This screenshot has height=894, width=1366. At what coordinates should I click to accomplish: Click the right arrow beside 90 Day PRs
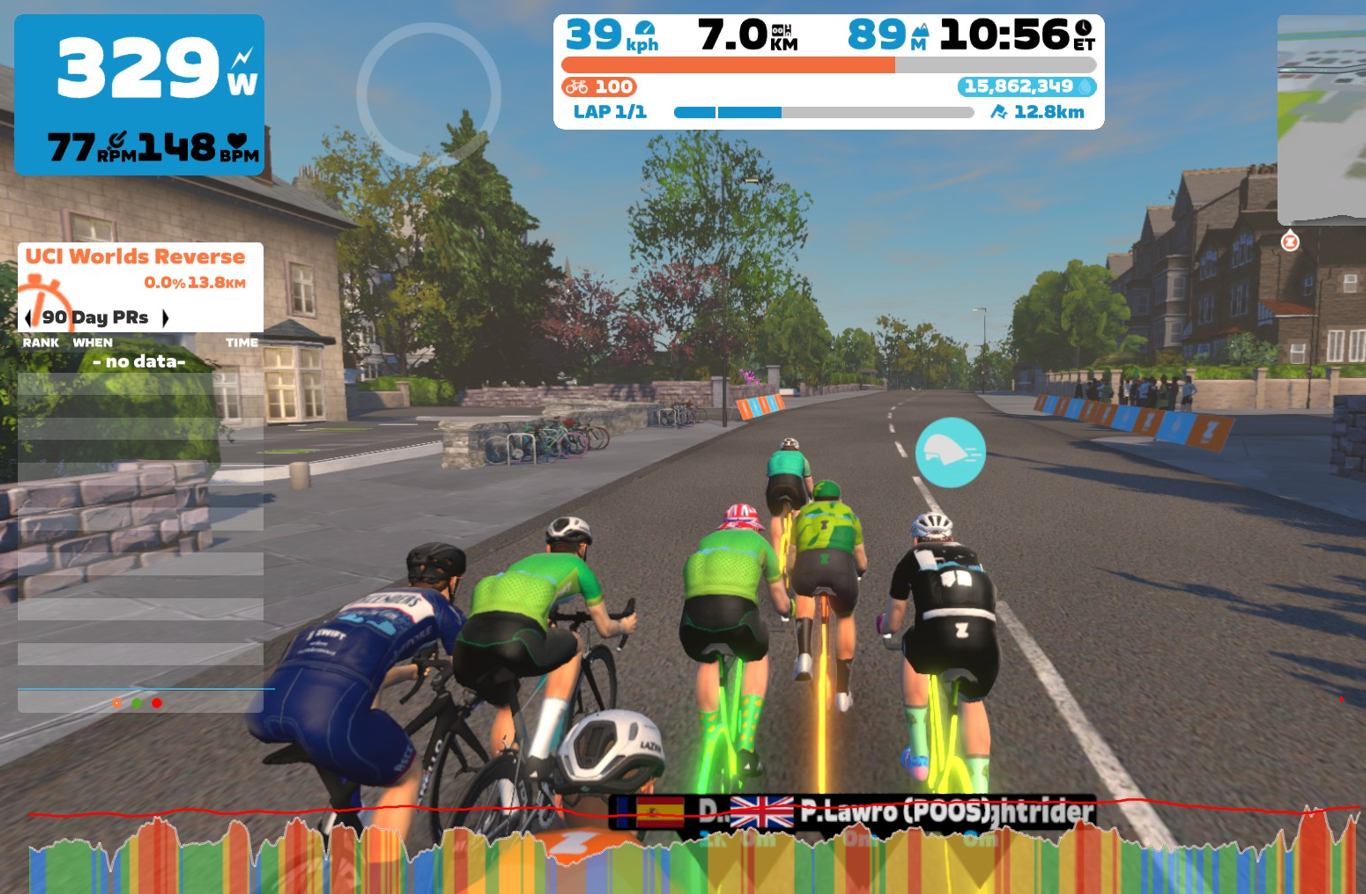click(165, 318)
